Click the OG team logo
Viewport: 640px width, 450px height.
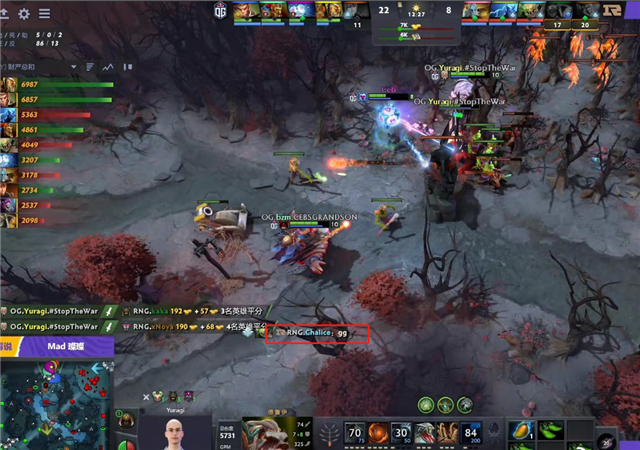coord(220,10)
